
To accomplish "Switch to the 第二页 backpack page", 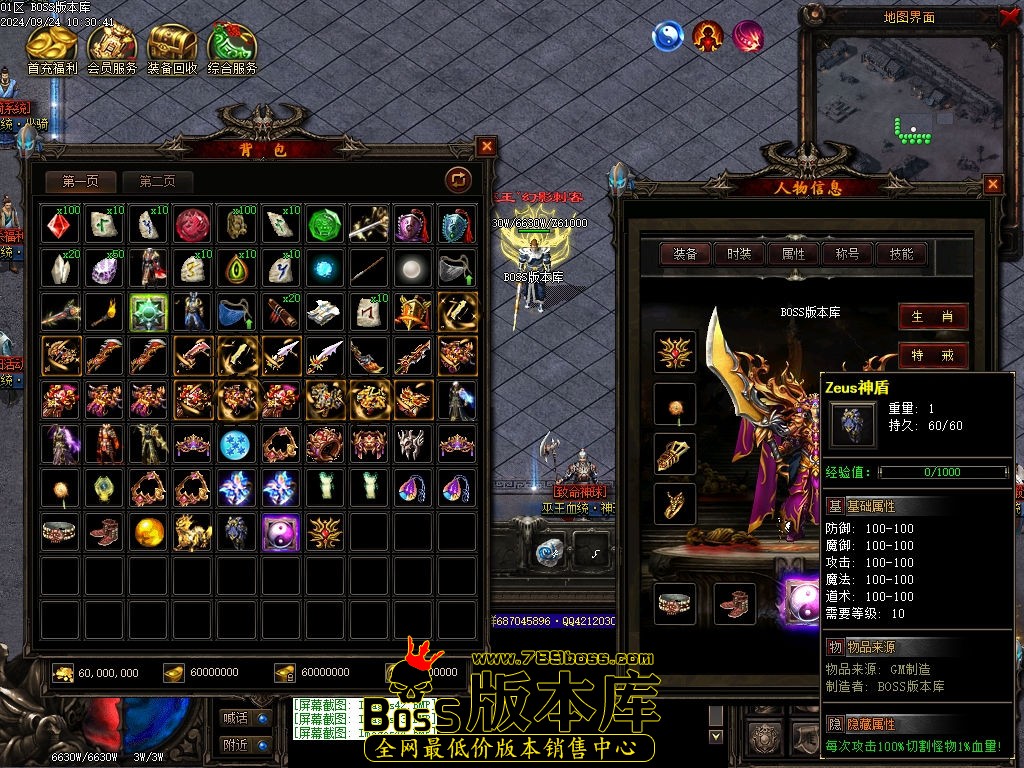I will 157,181.
